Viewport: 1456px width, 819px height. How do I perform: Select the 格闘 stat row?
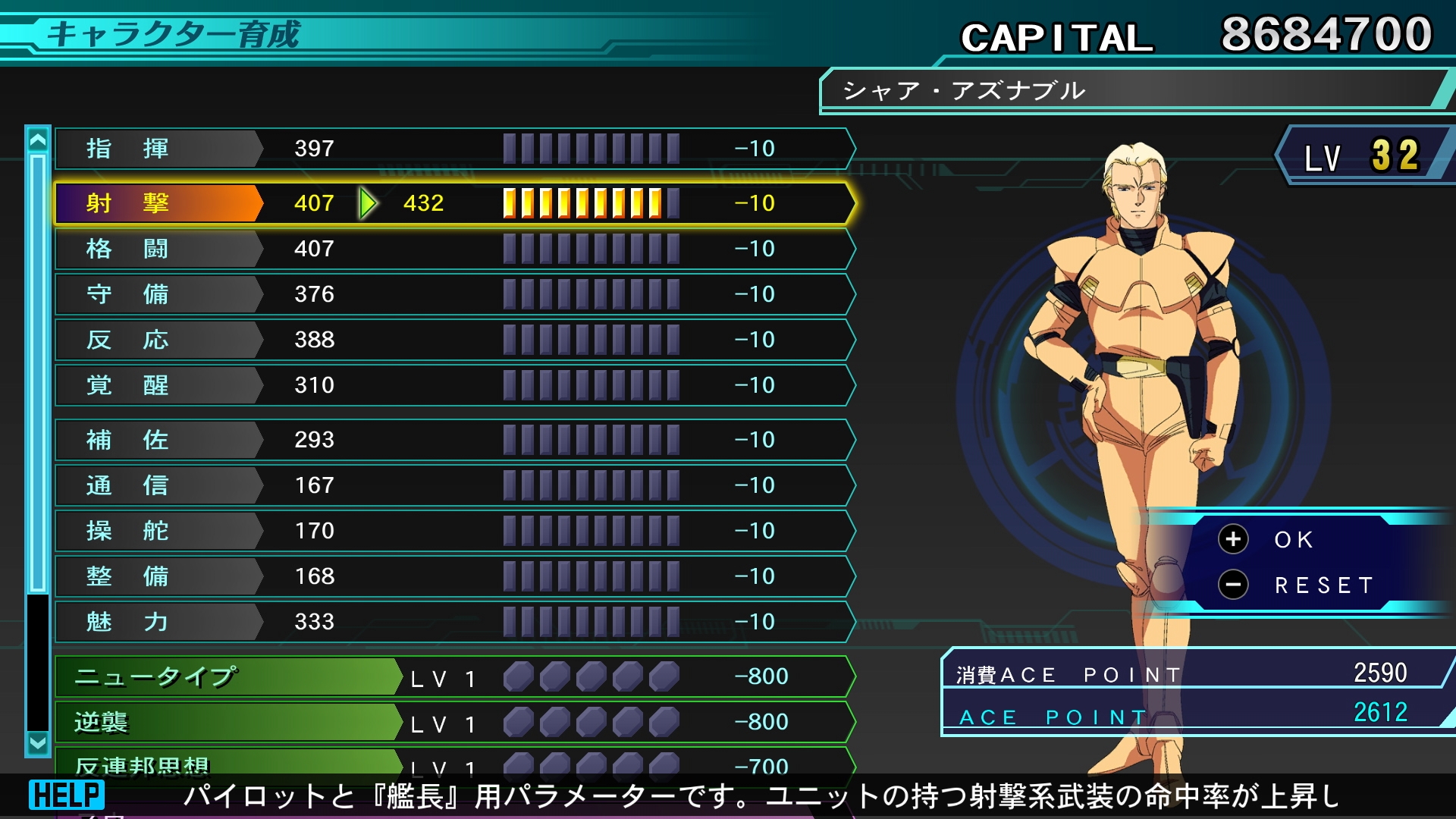click(x=455, y=249)
